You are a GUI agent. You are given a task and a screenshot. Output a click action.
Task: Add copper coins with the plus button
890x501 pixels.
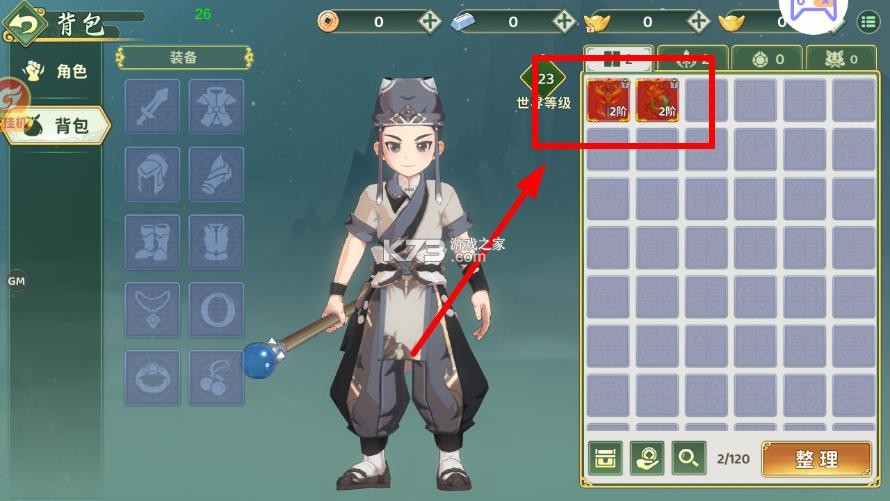coord(429,21)
